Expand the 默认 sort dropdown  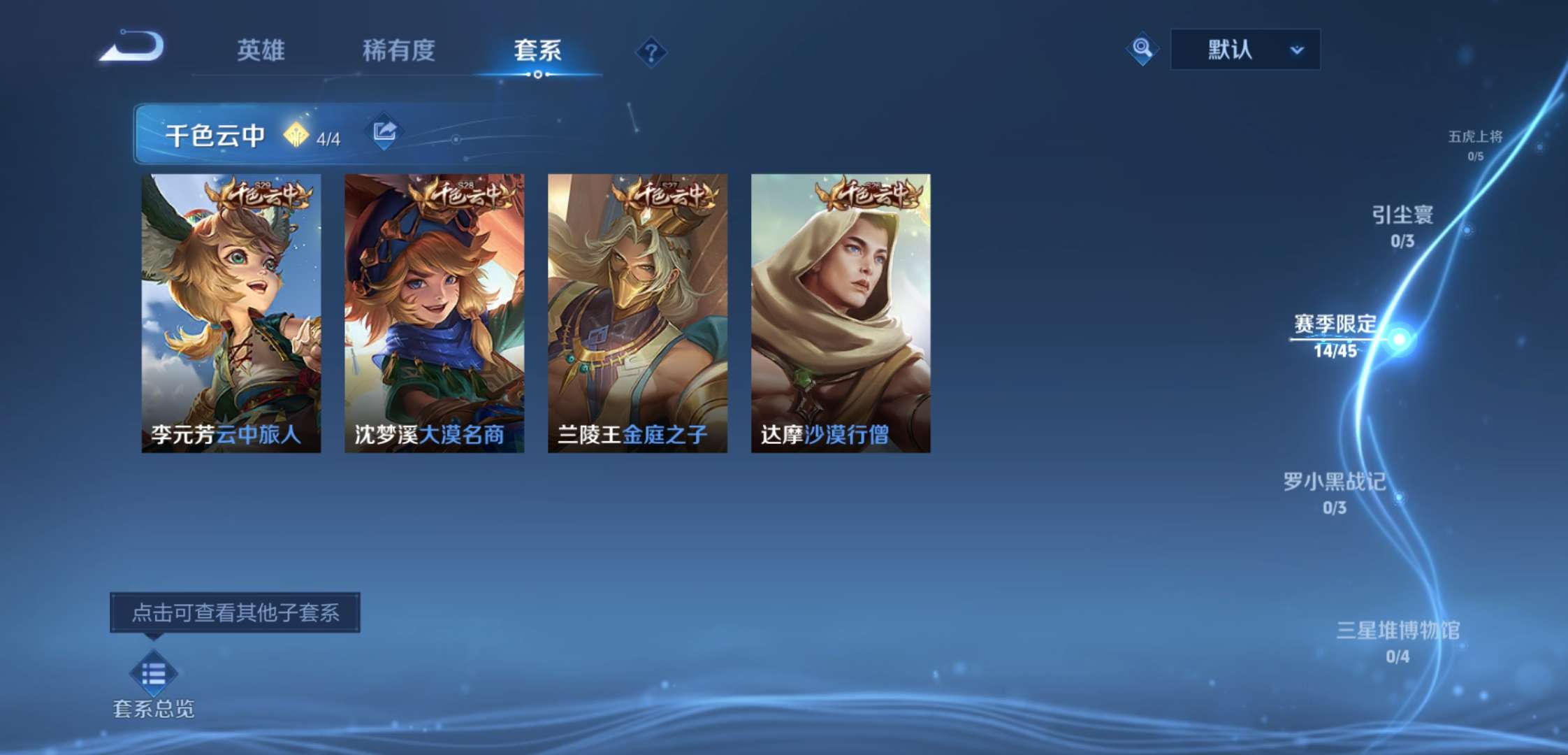1245,49
